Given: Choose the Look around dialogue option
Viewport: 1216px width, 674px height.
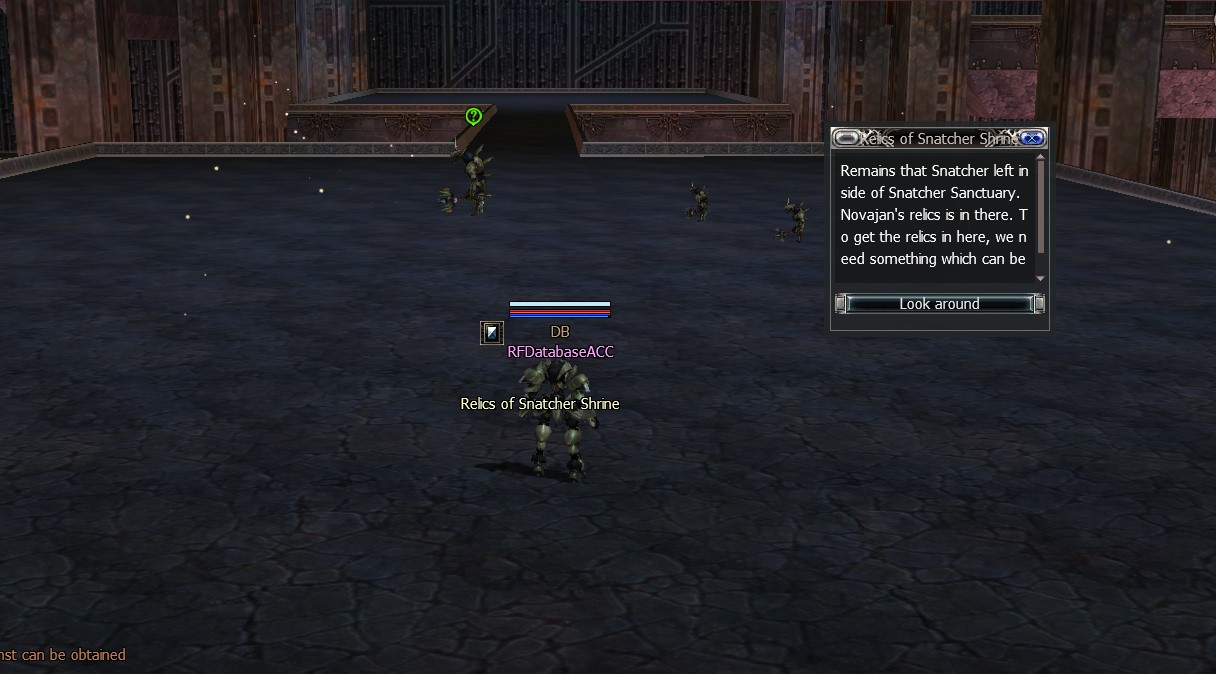Looking at the screenshot, I should (x=939, y=304).
